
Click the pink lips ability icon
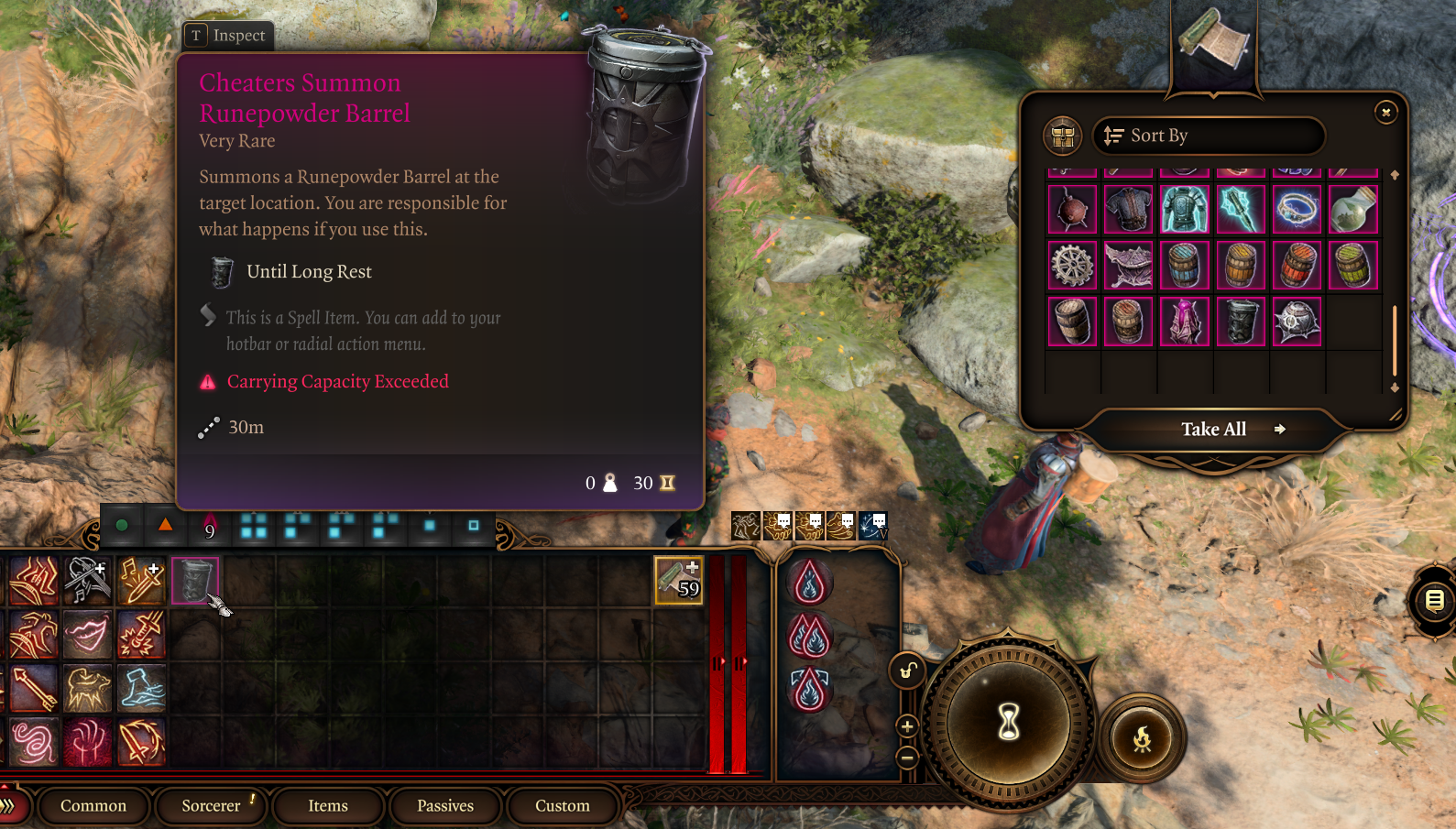(x=87, y=635)
